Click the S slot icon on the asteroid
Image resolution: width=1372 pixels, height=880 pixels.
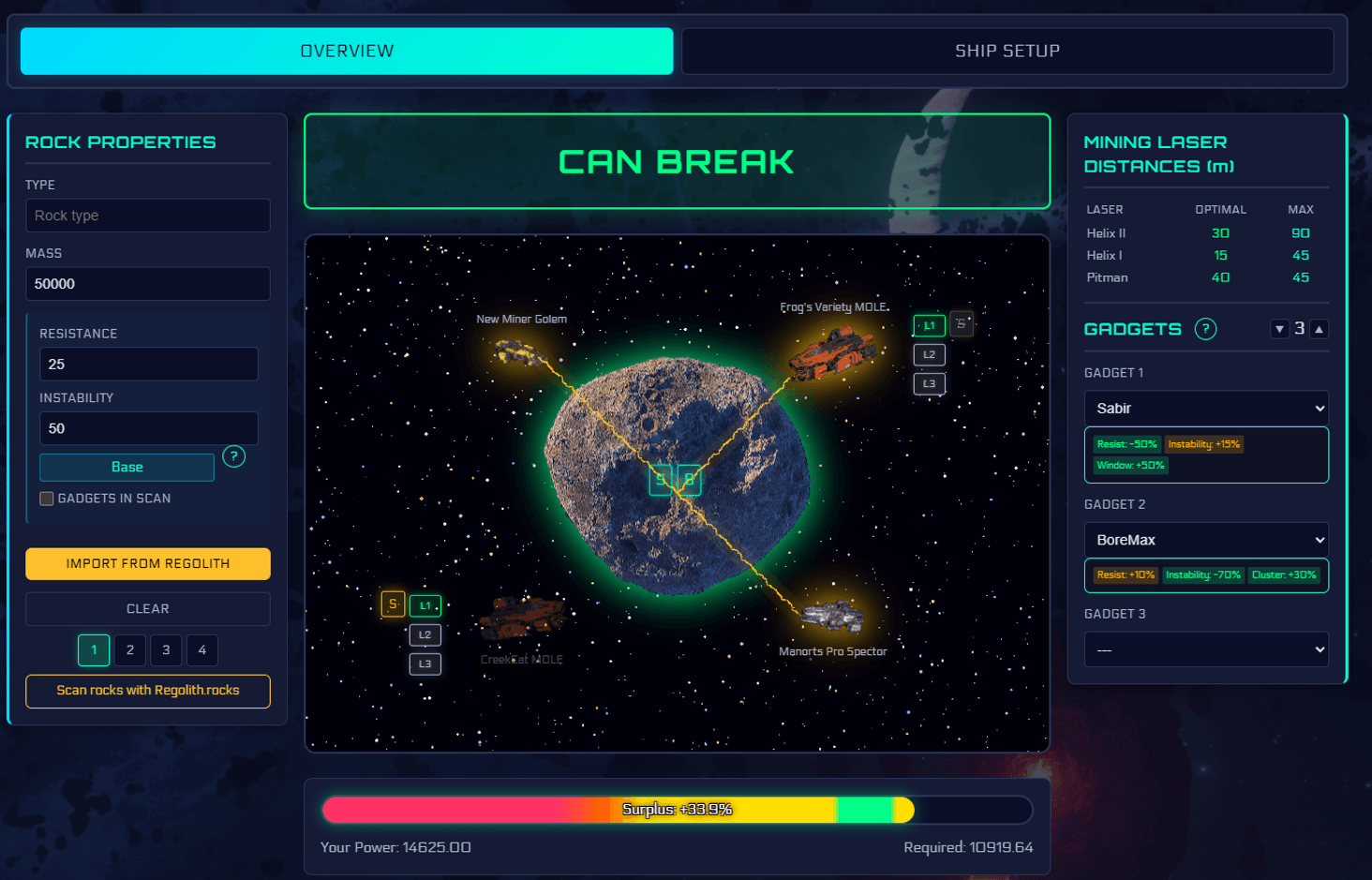tap(662, 479)
